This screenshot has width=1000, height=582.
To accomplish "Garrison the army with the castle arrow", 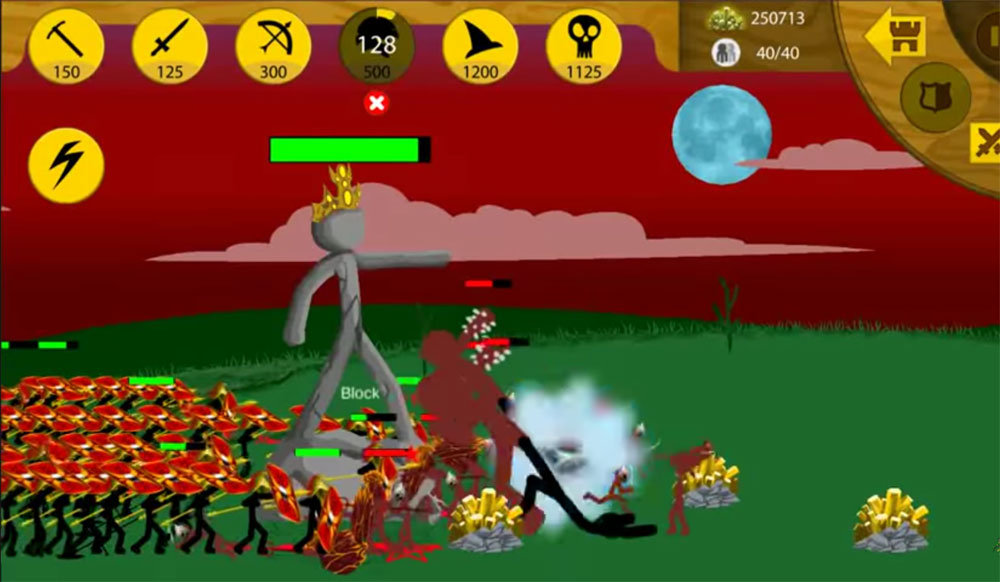I will click(x=895, y=37).
